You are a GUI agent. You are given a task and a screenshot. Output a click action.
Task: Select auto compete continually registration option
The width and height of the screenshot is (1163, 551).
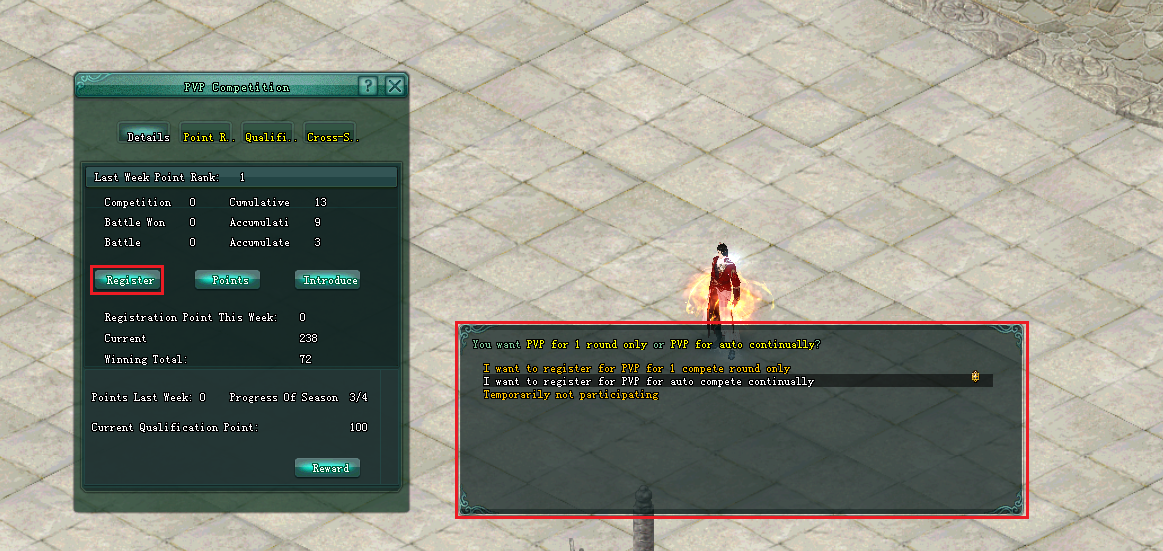click(648, 381)
